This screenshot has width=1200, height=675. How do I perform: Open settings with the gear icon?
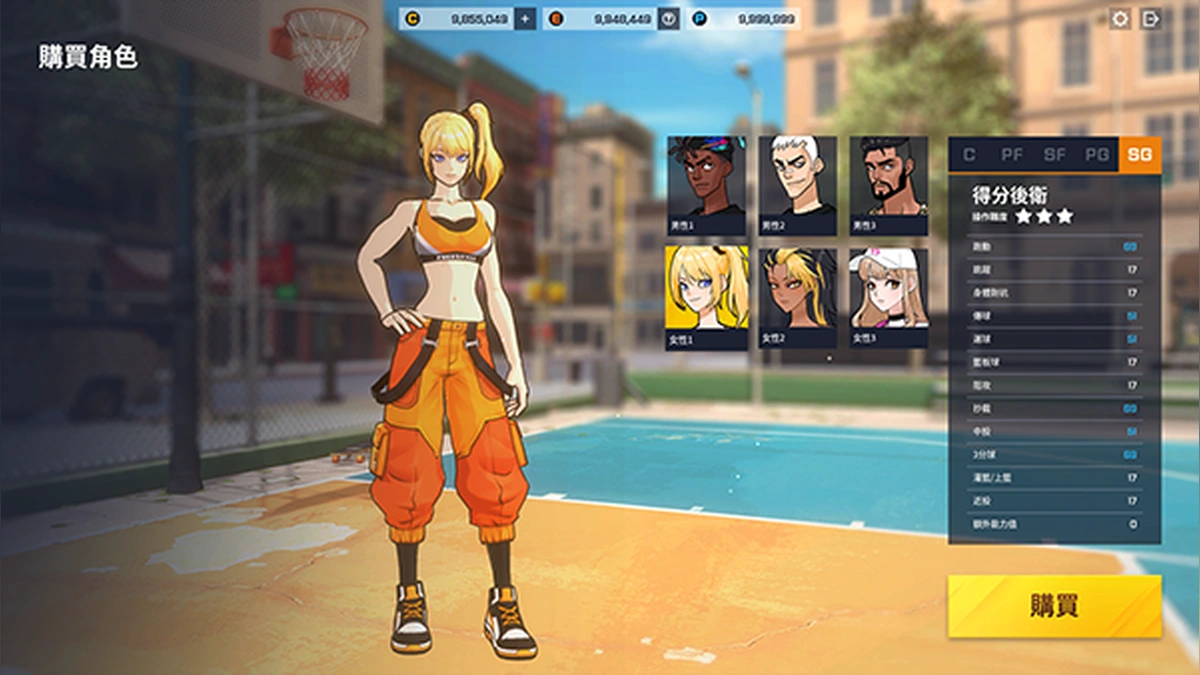click(x=1120, y=19)
